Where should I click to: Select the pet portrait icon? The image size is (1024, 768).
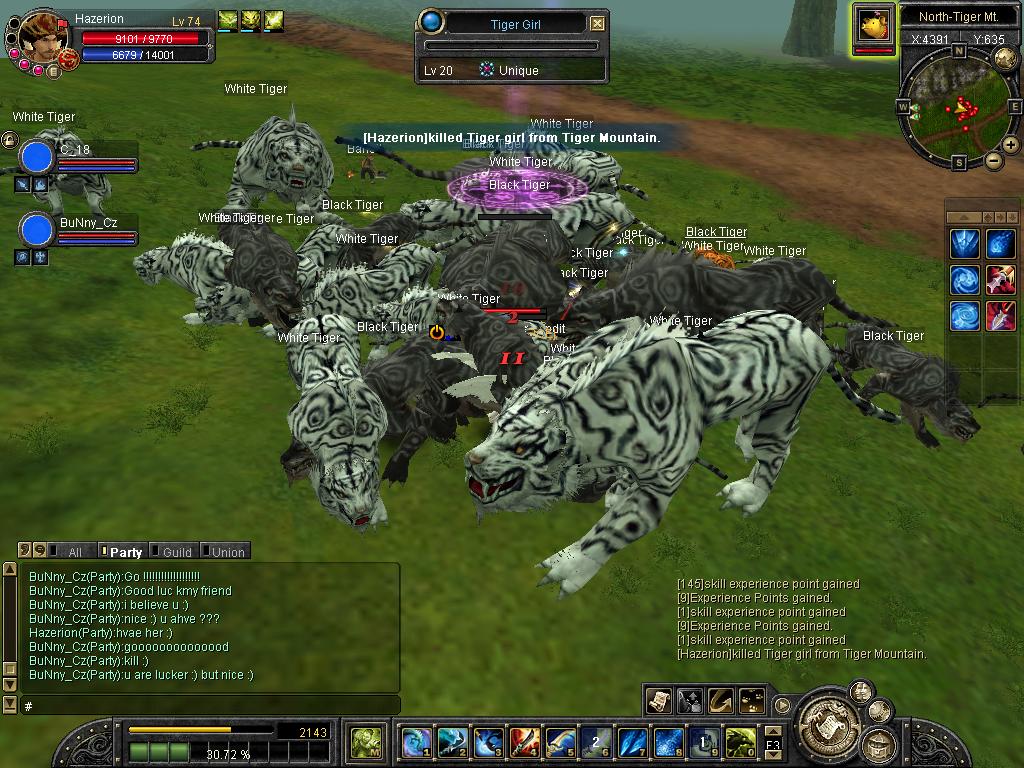pyautogui.click(x=873, y=27)
